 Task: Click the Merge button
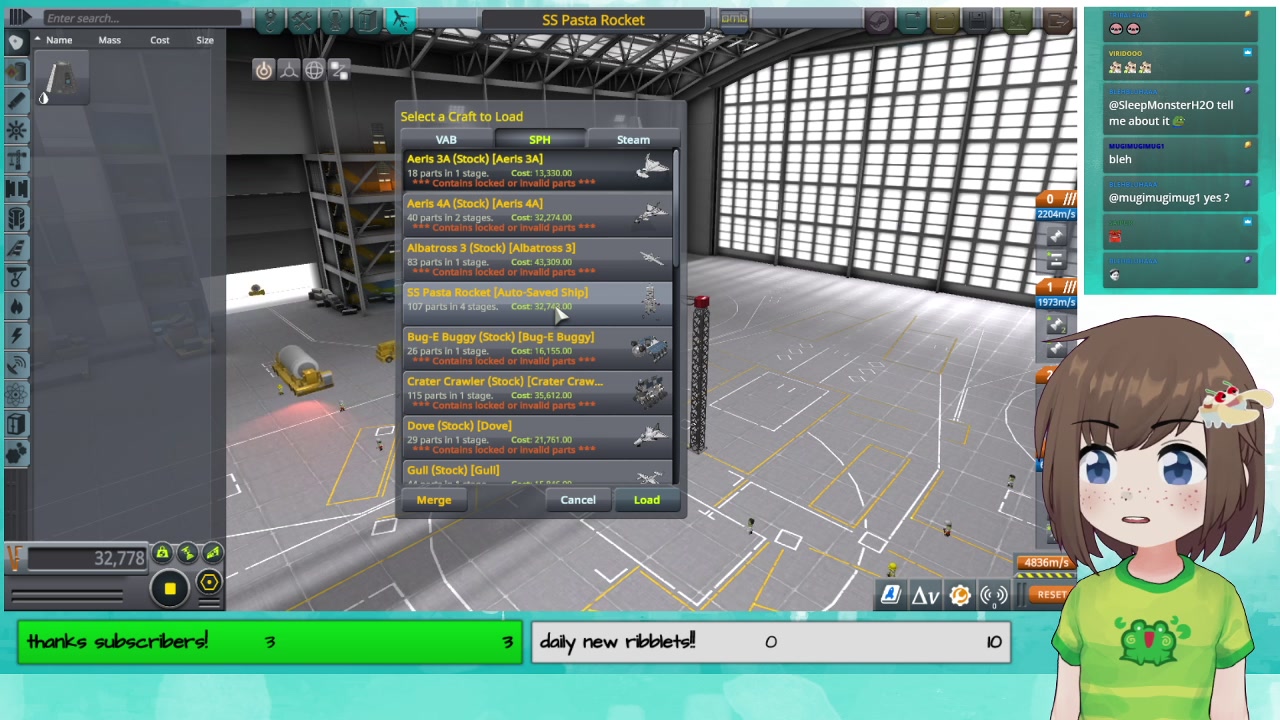pyautogui.click(x=434, y=500)
